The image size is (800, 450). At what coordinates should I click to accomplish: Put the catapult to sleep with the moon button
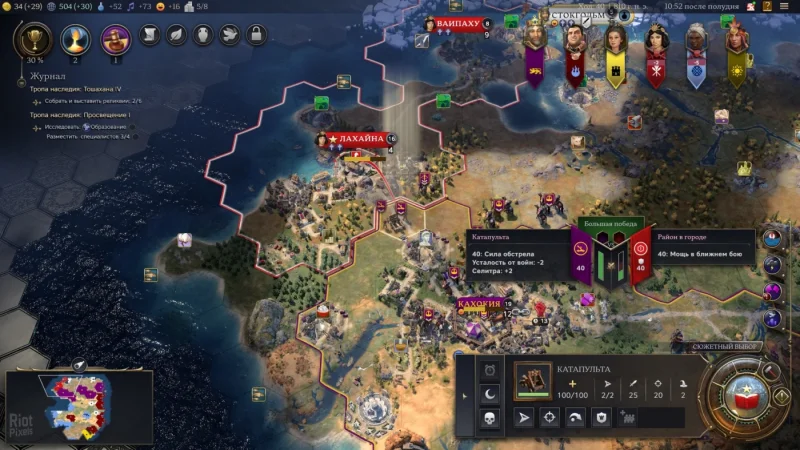click(491, 394)
